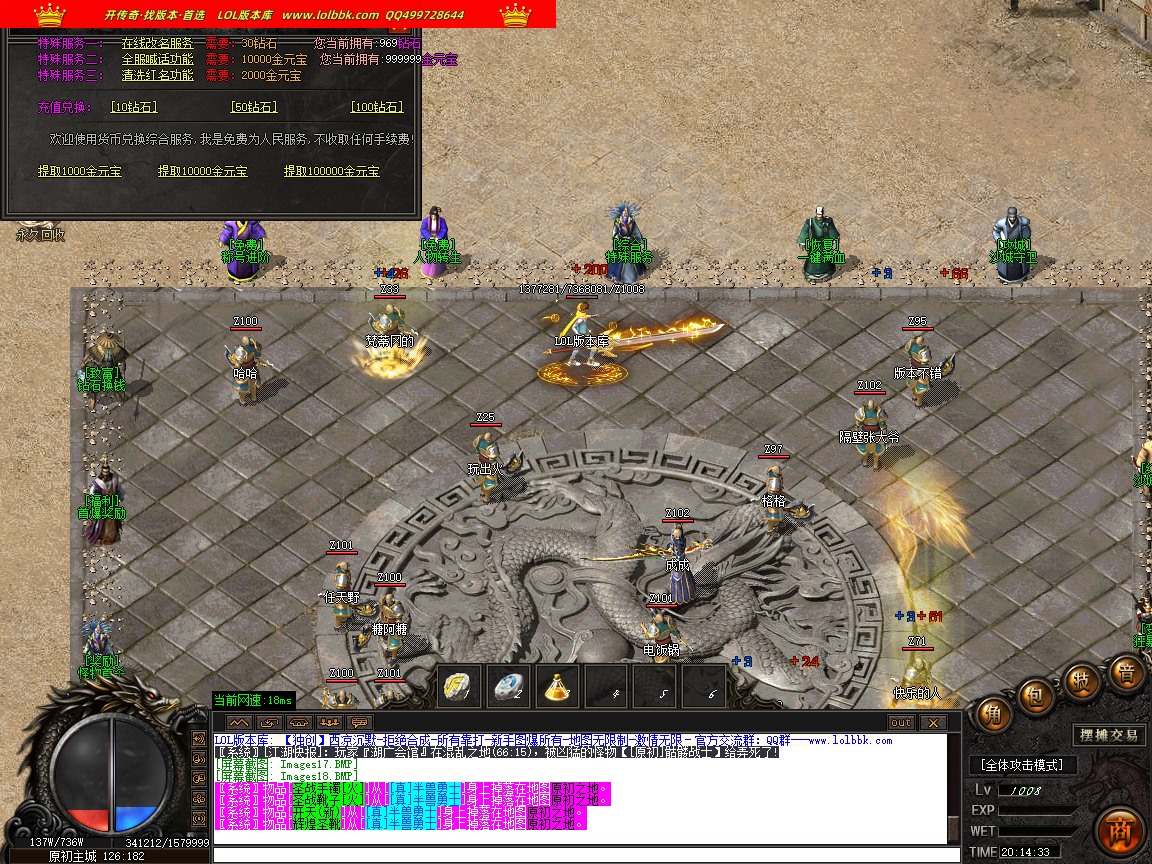Use the blue stone in hotbar slot 2
Screen dimensions: 1152x864
point(509,686)
